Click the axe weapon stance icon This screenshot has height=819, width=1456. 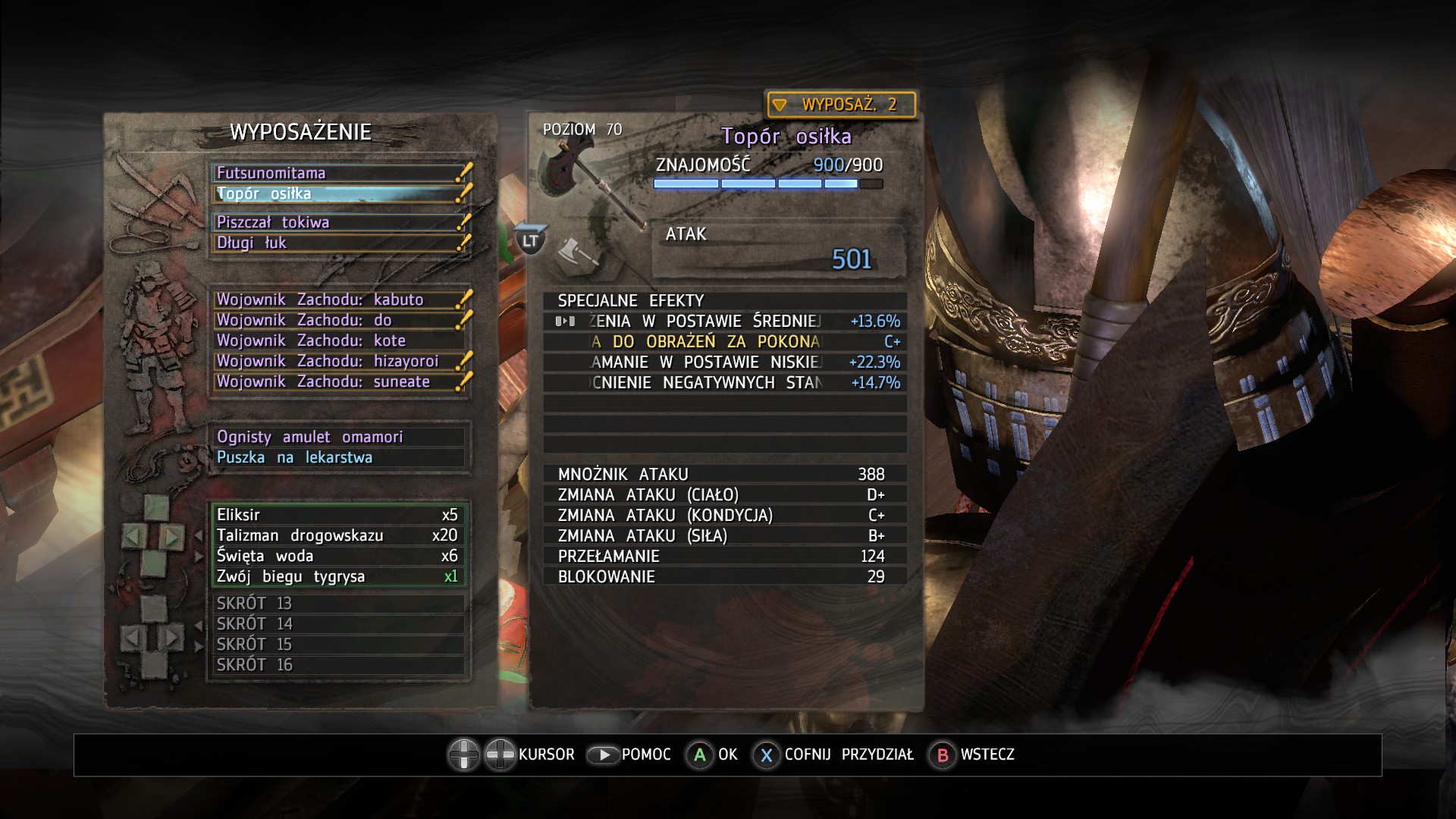click(576, 251)
